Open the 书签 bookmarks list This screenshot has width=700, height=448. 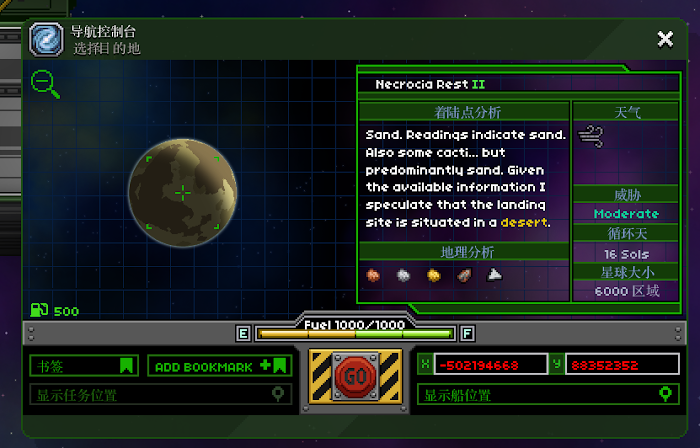click(83, 366)
